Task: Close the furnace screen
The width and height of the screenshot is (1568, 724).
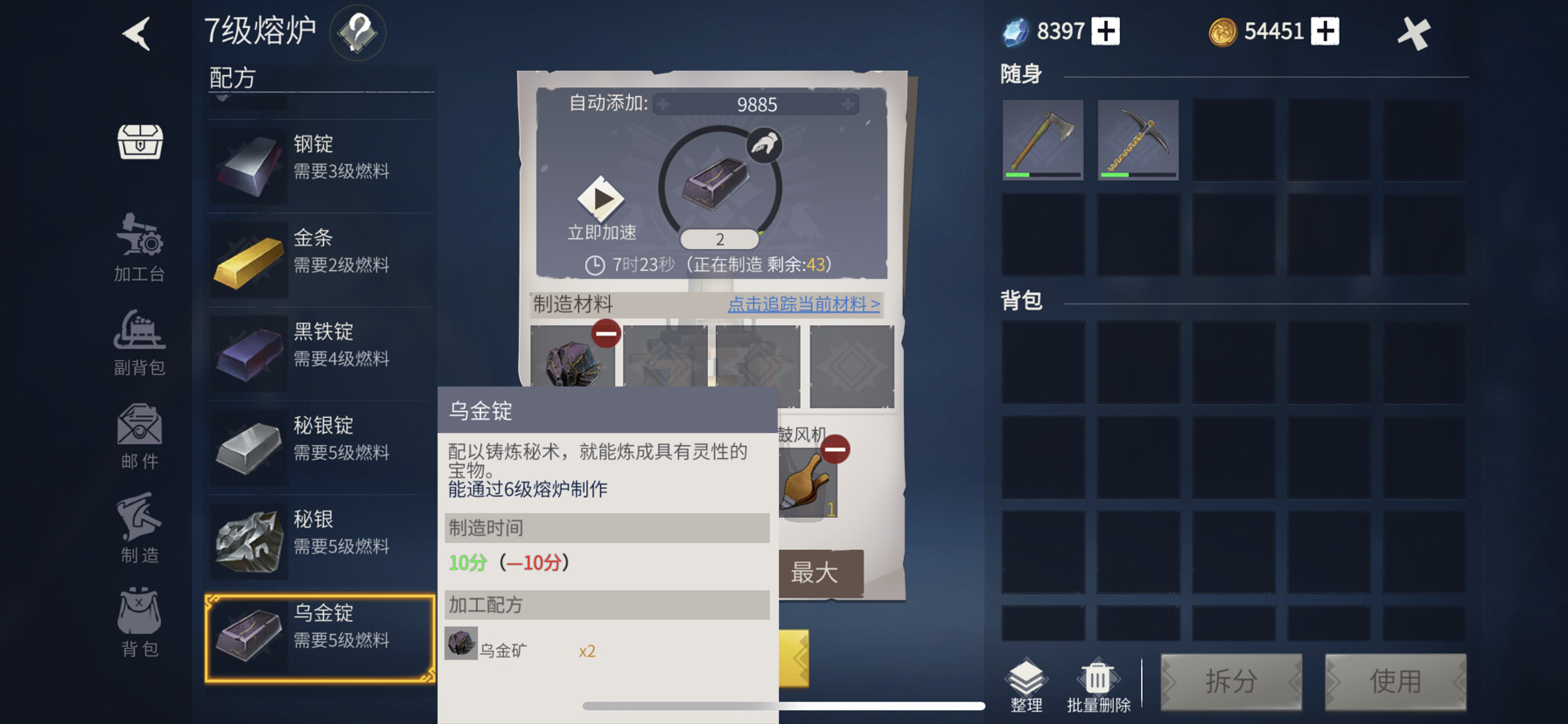Action: coord(1413,33)
